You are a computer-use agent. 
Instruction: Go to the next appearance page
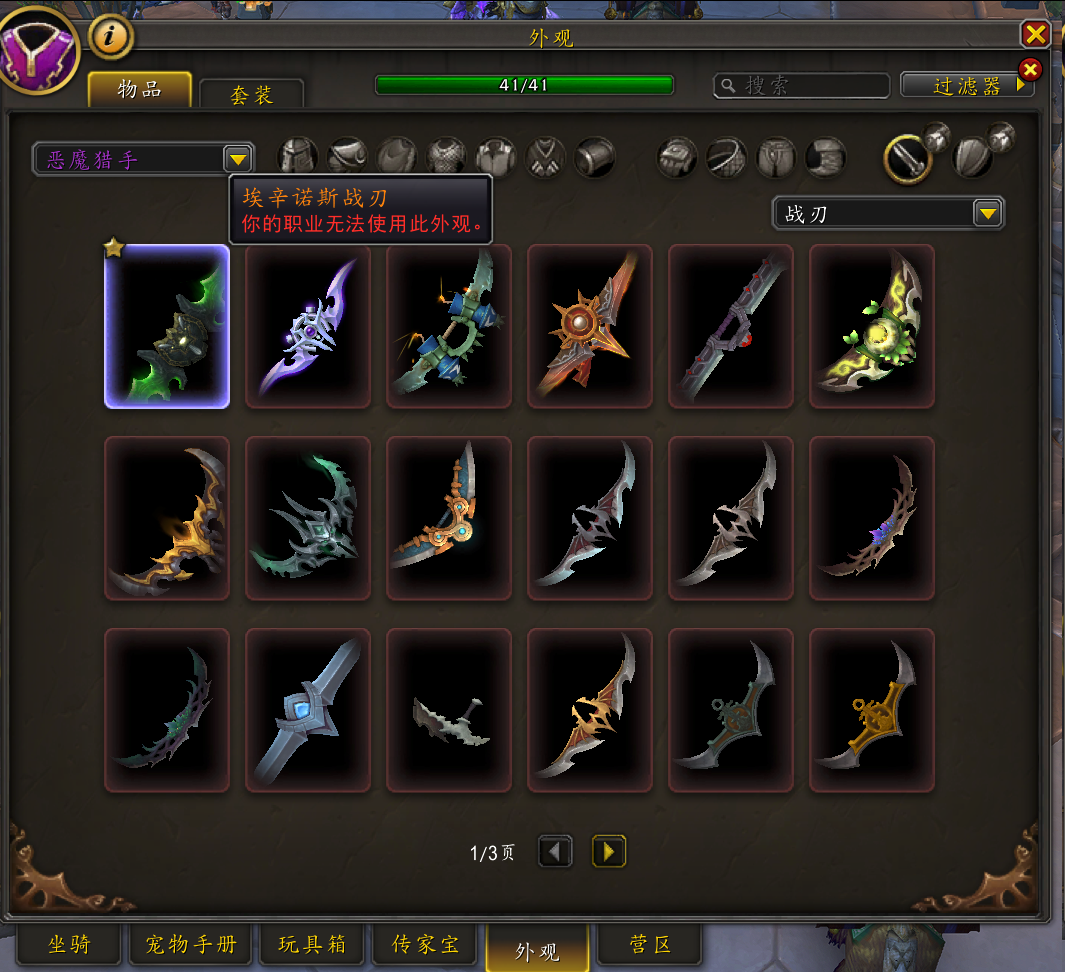[609, 851]
